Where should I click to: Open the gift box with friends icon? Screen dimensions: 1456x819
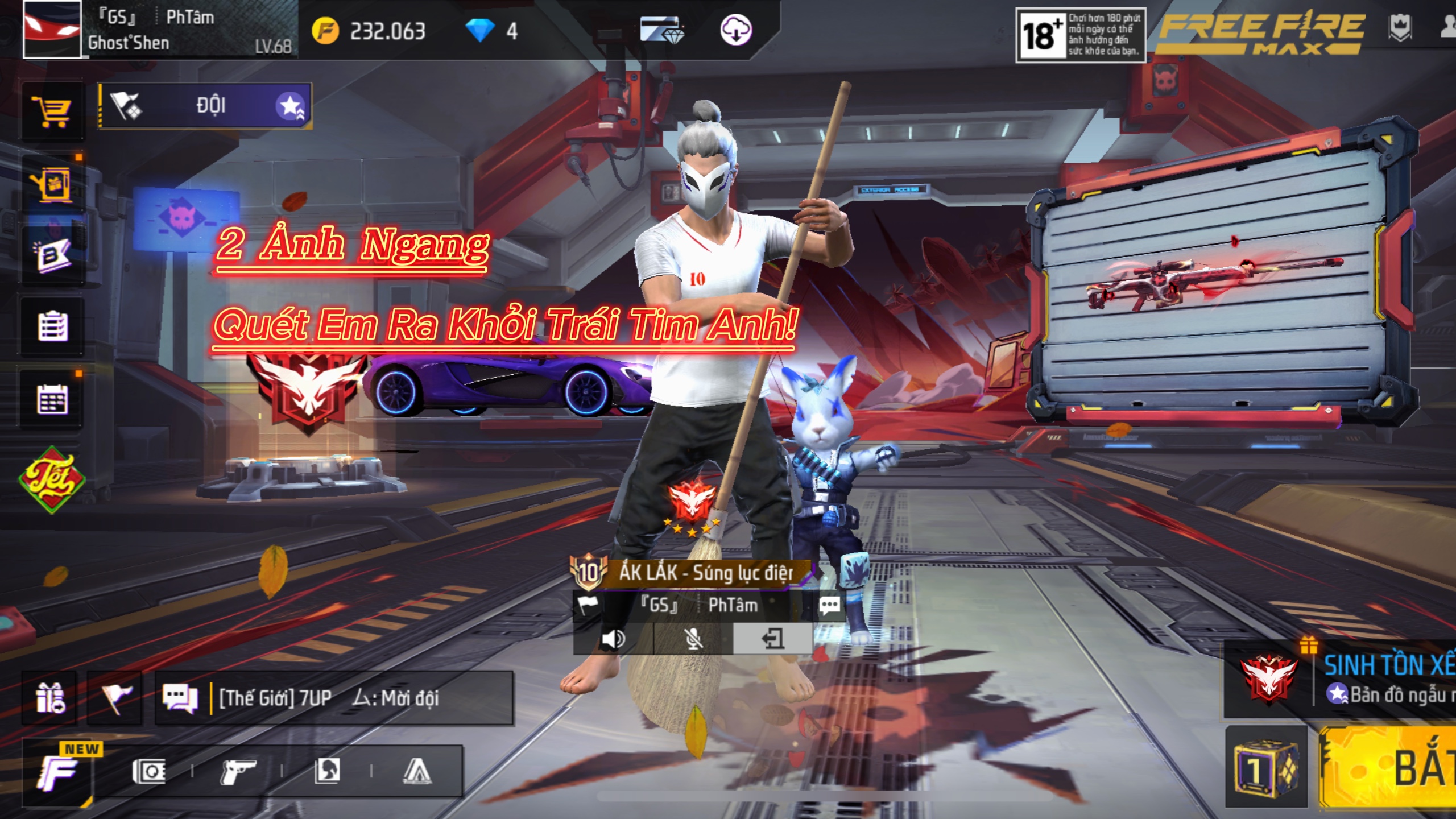tap(49, 698)
